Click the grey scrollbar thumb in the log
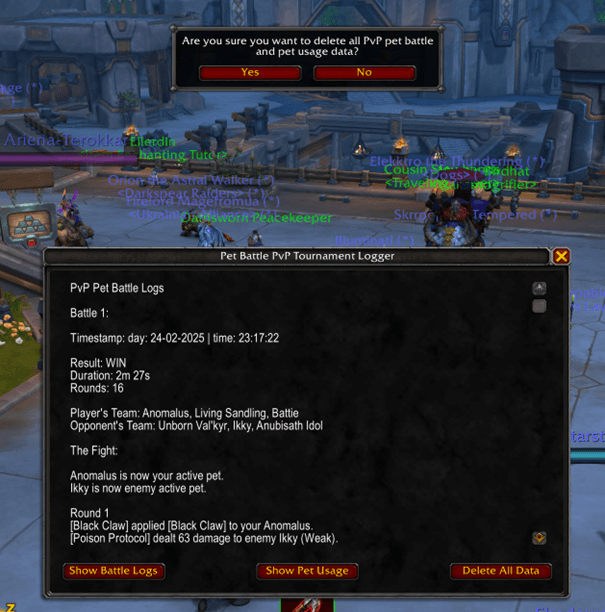The height and width of the screenshot is (612, 605). pyautogui.click(x=539, y=306)
